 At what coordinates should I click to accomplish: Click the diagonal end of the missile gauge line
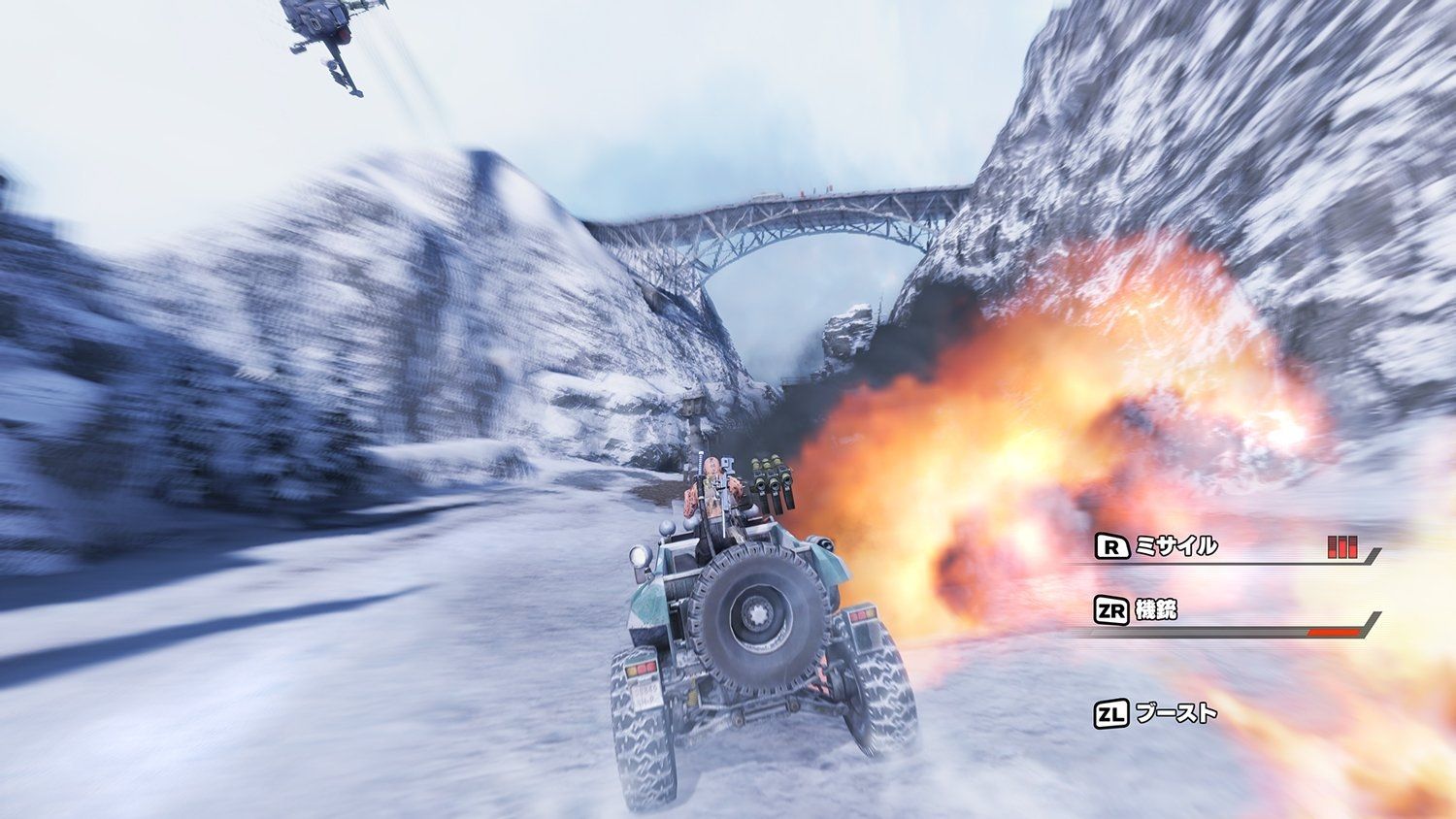coord(1373,555)
